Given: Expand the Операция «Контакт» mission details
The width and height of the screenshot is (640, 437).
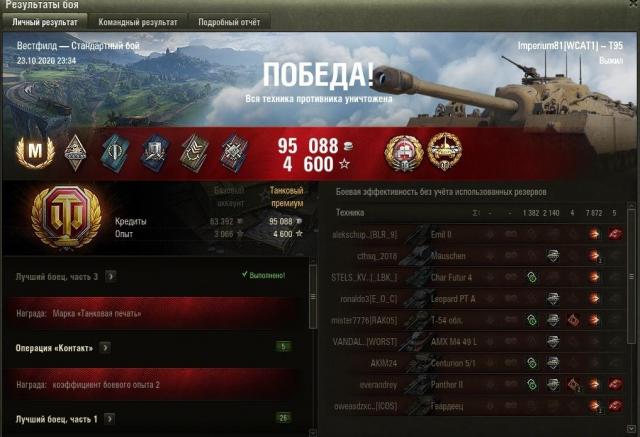Looking at the screenshot, I should pos(104,347).
